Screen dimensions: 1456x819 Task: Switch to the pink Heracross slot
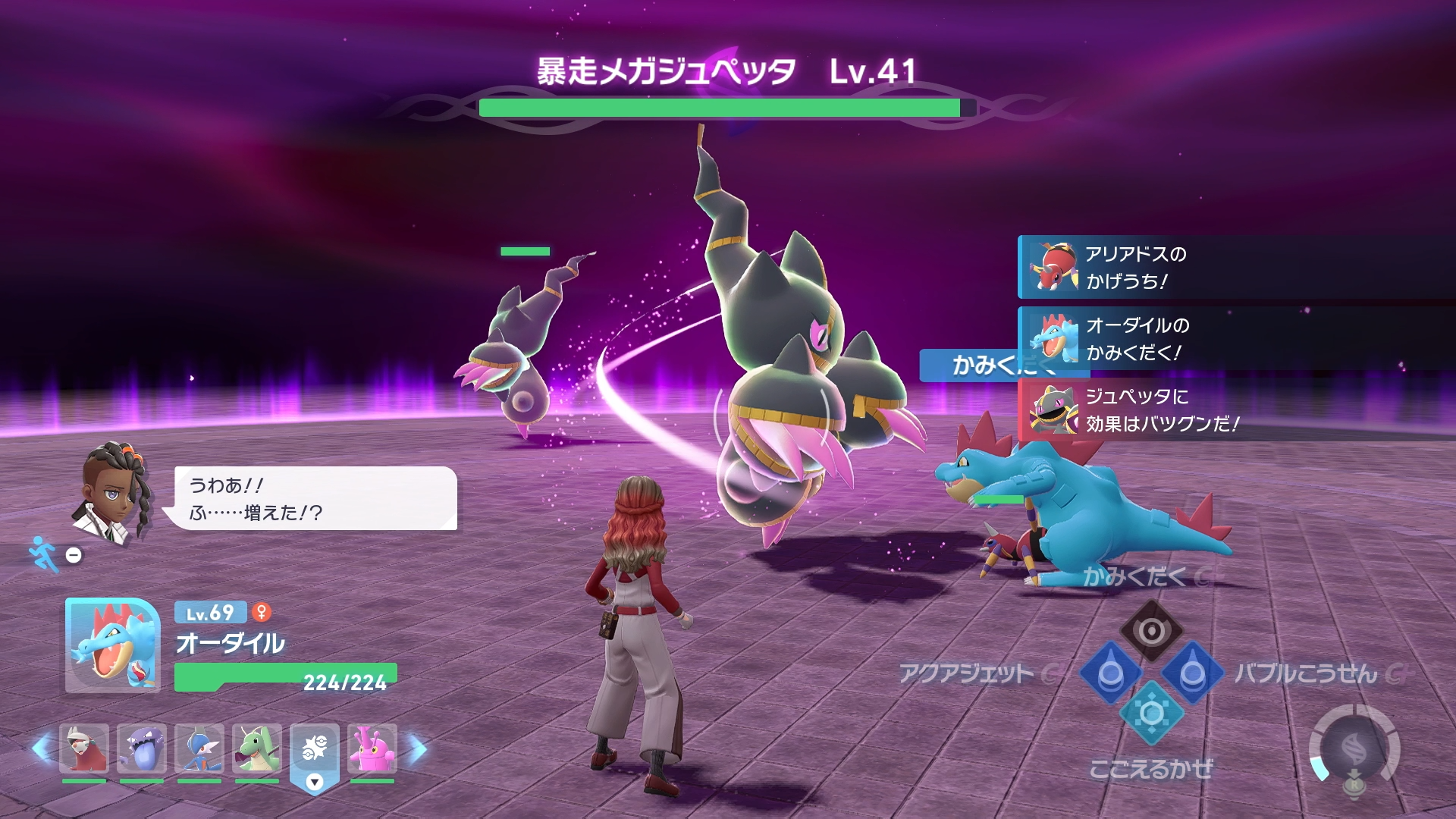coord(372,748)
